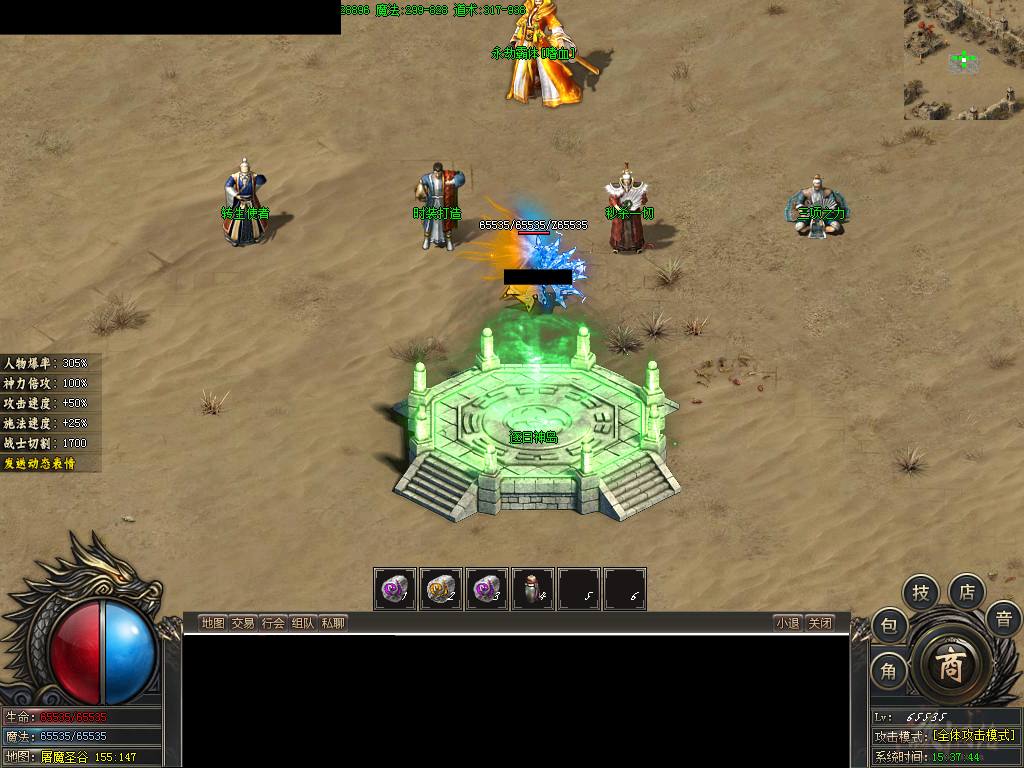This screenshot has height=768, width=1024.
Task: Open the 地图 map button
Action: (x=213, y=623)
